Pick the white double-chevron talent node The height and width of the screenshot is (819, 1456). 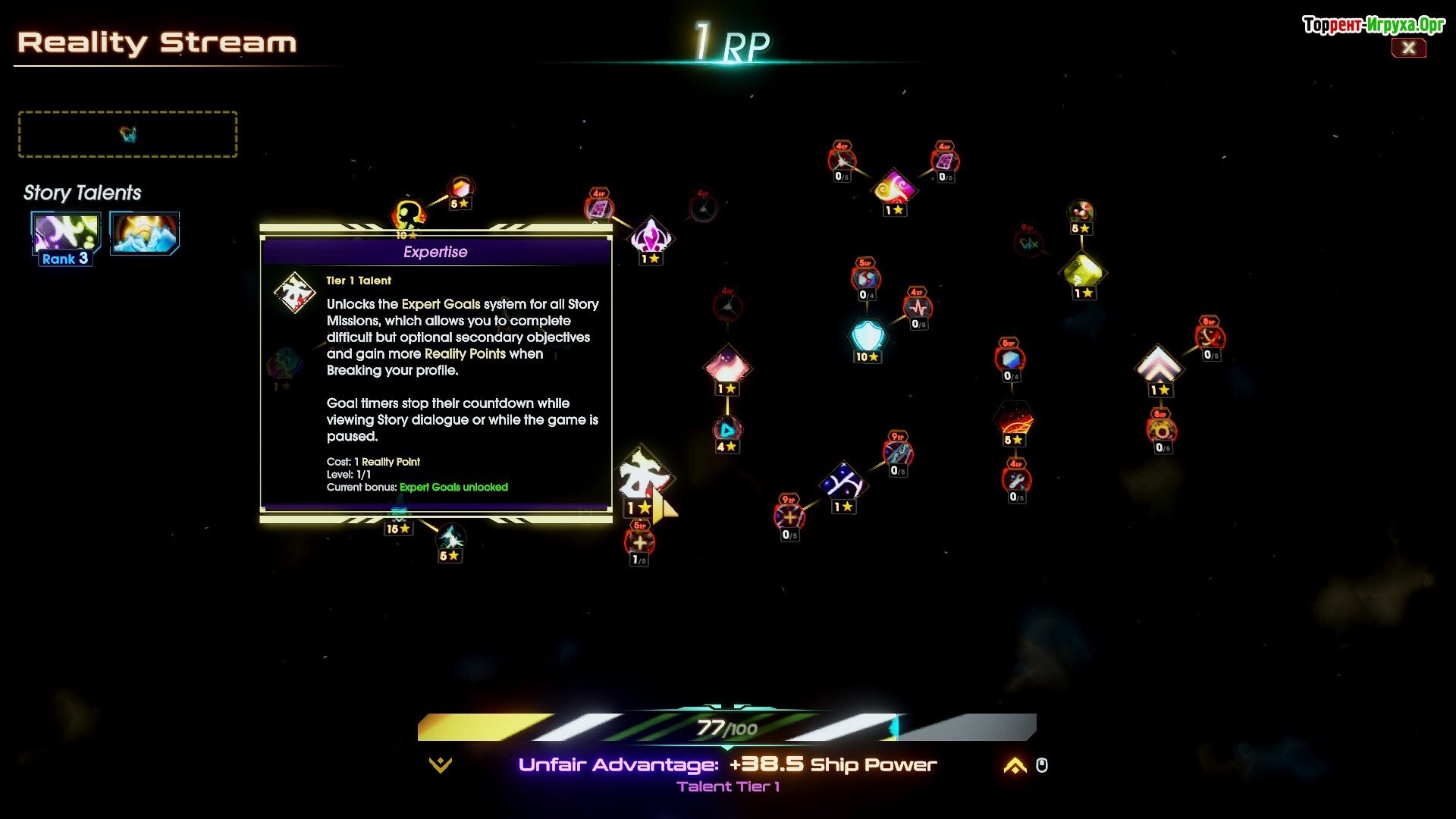1158,366
